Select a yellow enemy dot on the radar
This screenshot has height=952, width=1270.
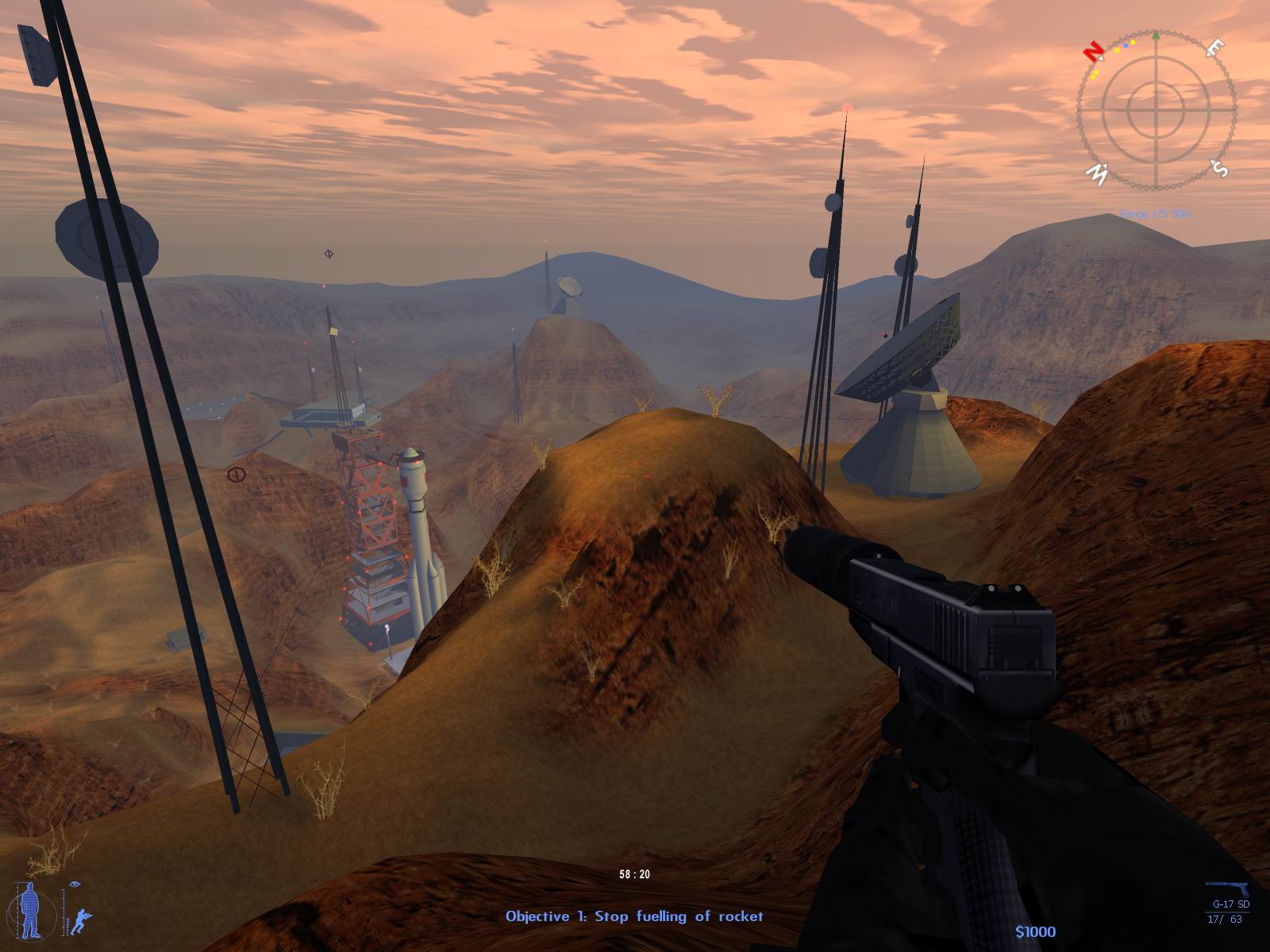1133,42
